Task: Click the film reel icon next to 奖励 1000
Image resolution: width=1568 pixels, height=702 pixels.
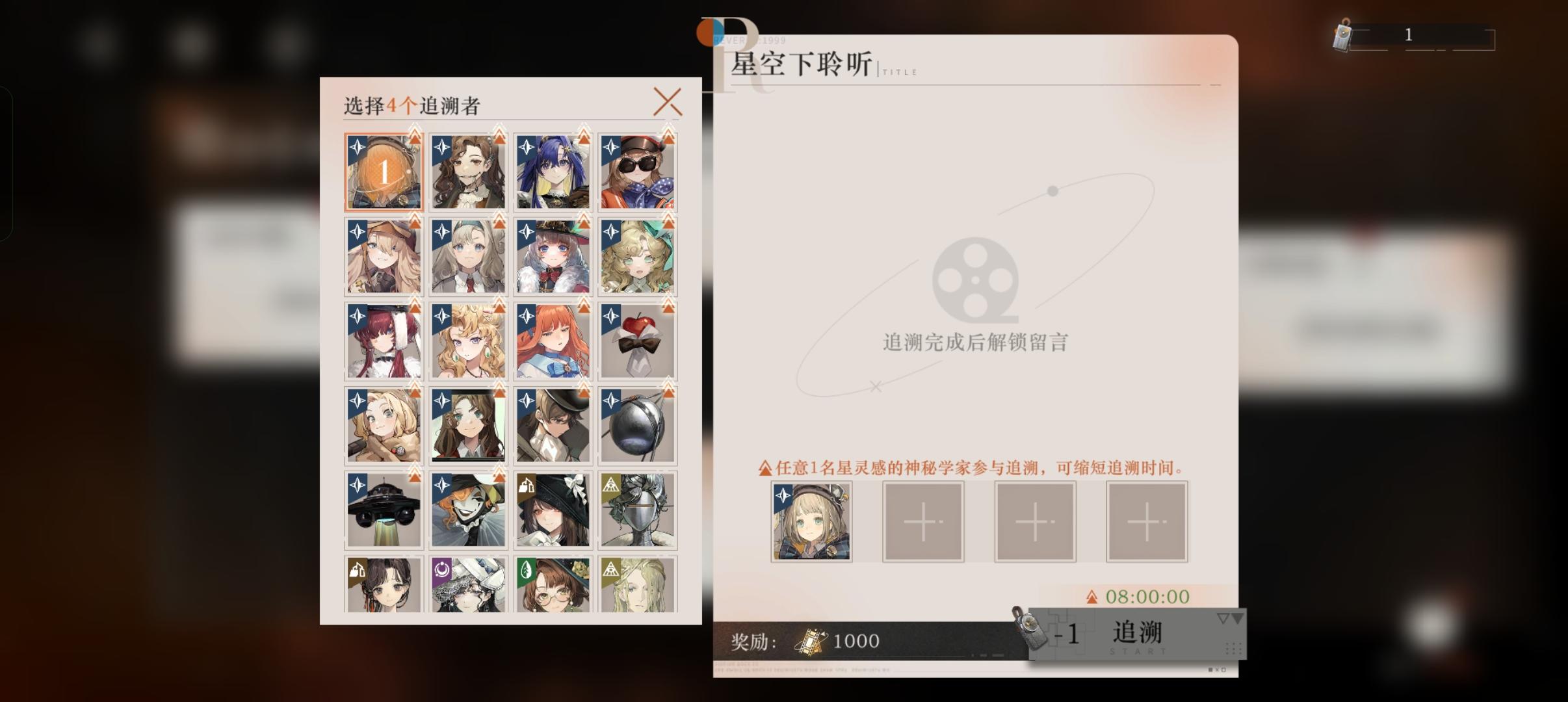Action: pyautogui.click(x=813, y=640)
